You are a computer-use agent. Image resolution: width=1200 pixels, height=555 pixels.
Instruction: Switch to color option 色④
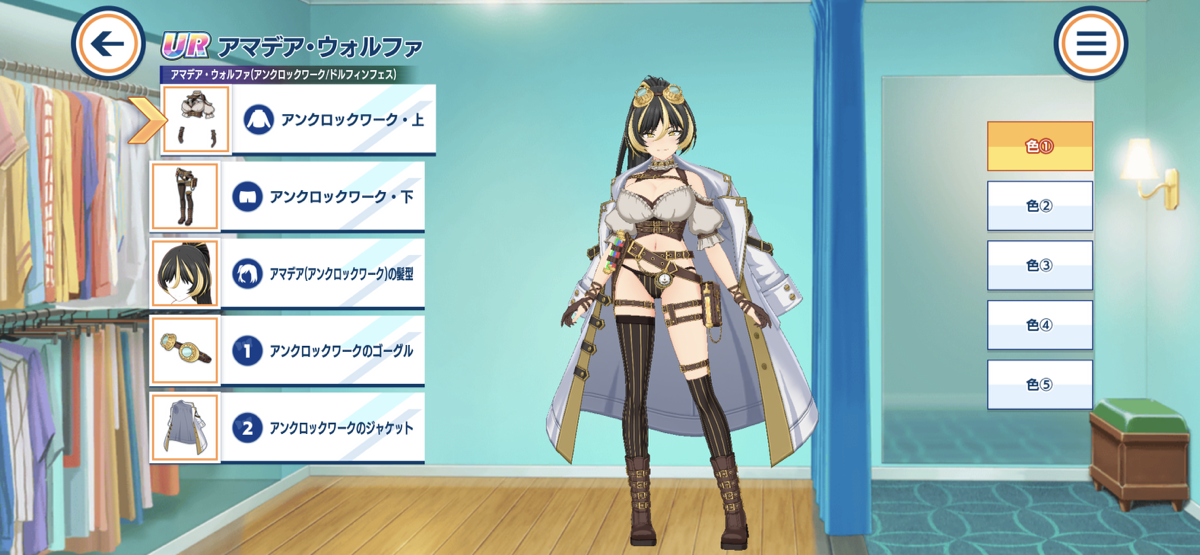pyautogui.click(x=1039, y=325)
